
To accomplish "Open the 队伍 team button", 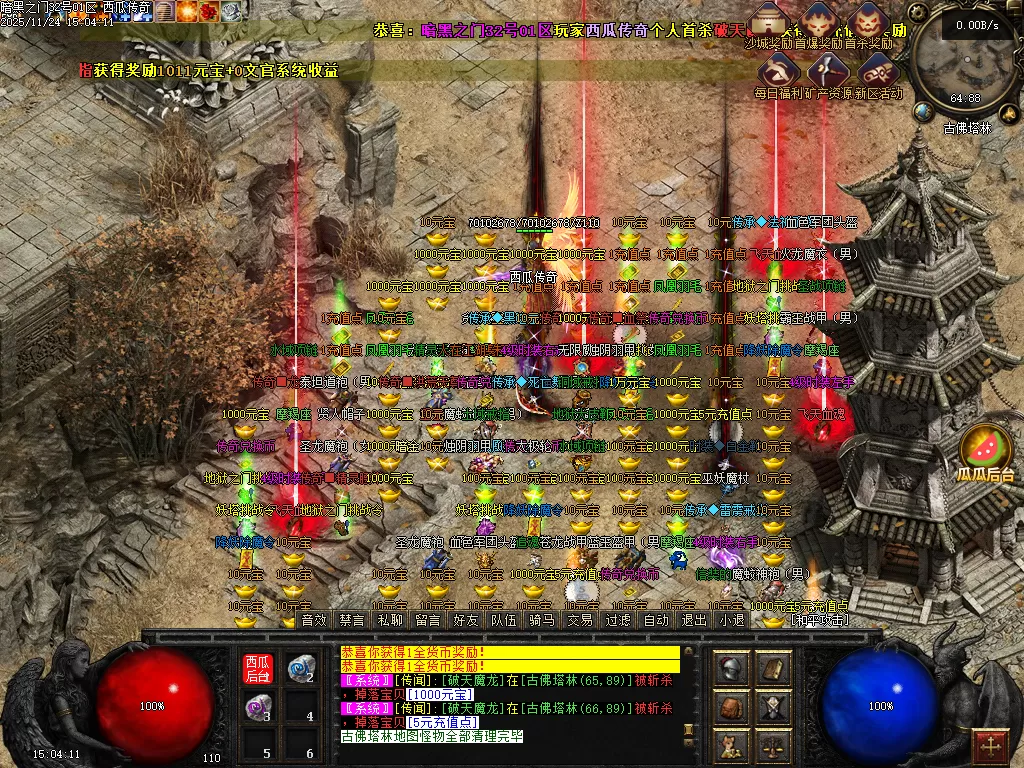I will coord(504,620).
